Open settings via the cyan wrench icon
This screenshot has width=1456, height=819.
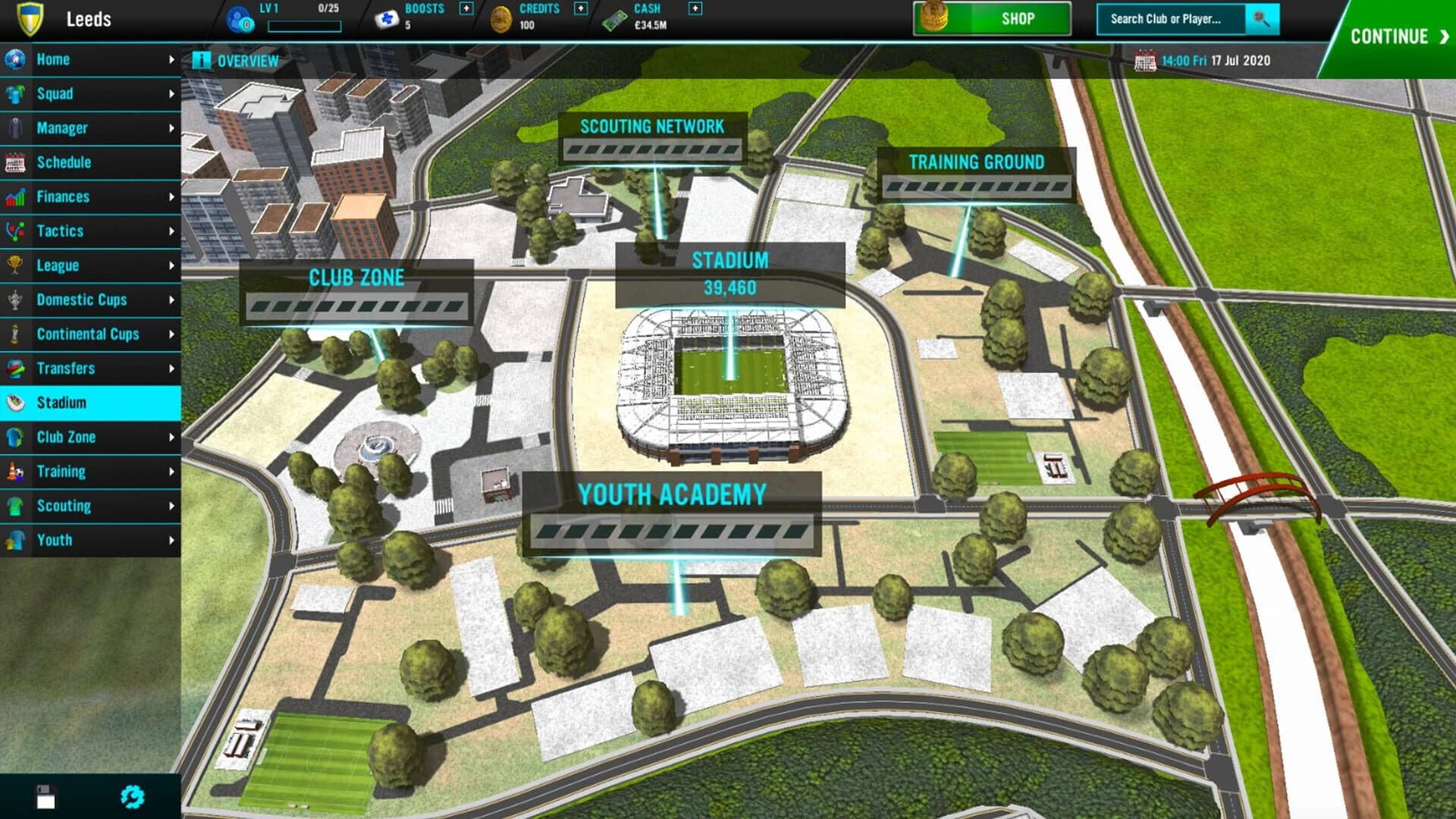click(x=133, y=797)
